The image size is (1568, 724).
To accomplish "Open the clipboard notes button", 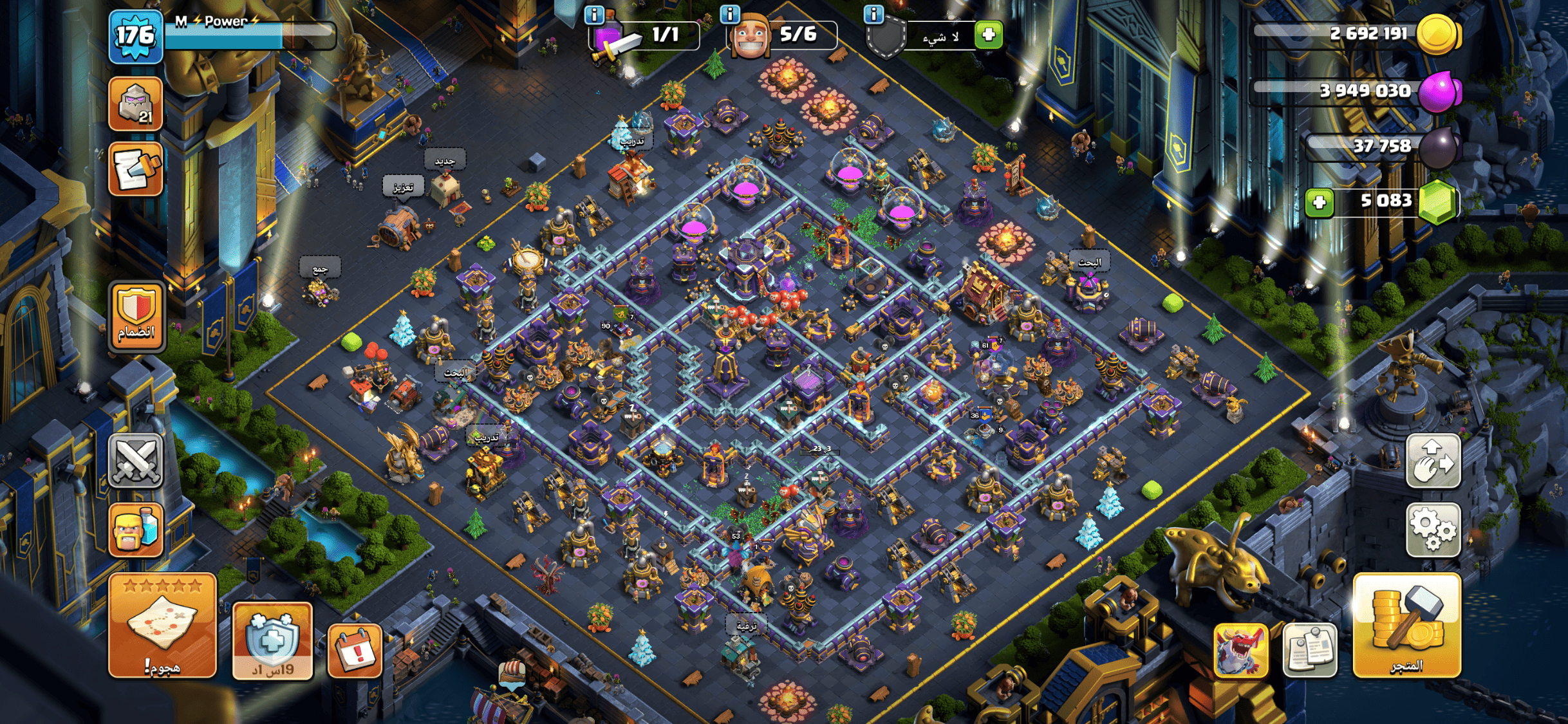I will pos(1309,650).
